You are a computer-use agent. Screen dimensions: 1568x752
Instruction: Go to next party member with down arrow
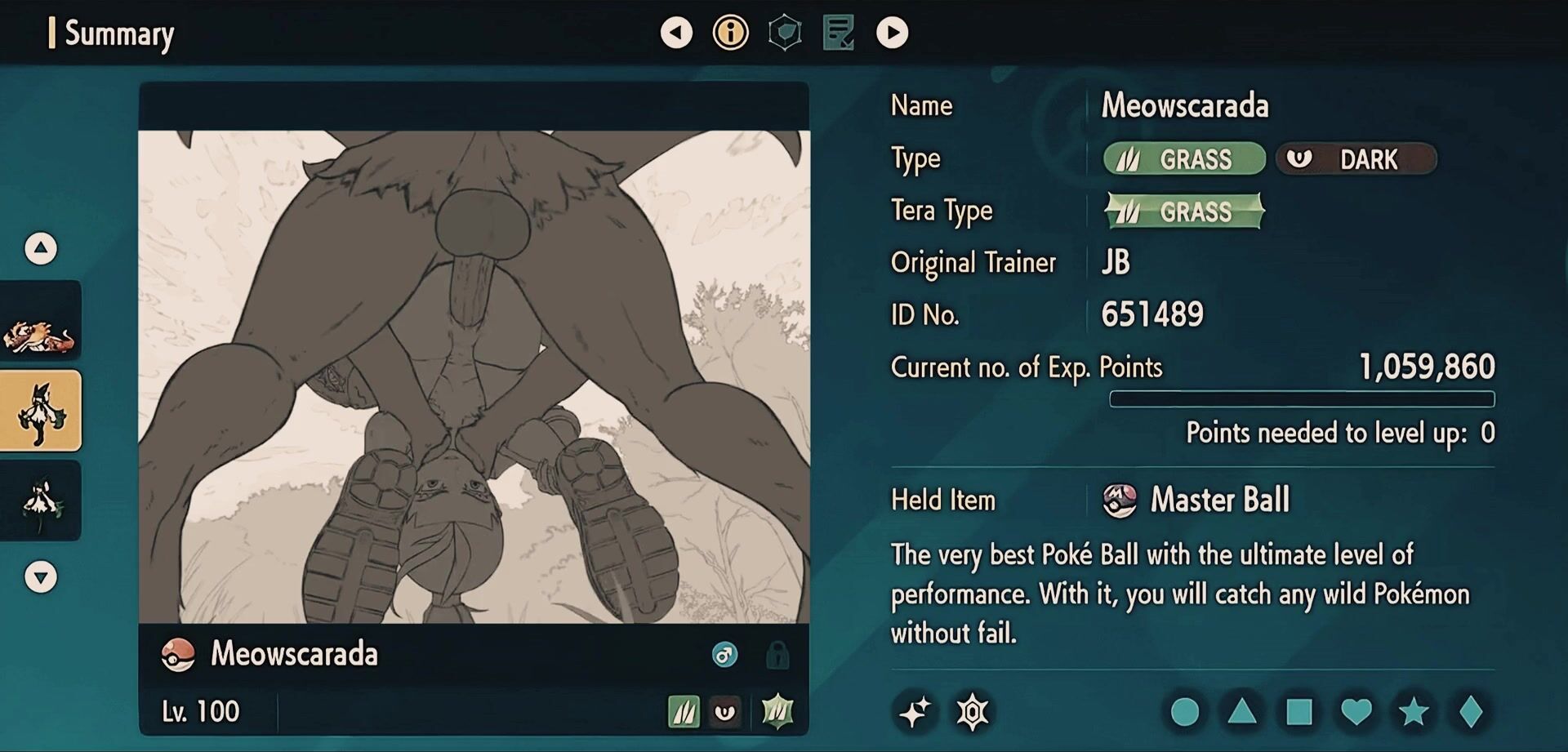pyautogui.click(x=41, y=577)
